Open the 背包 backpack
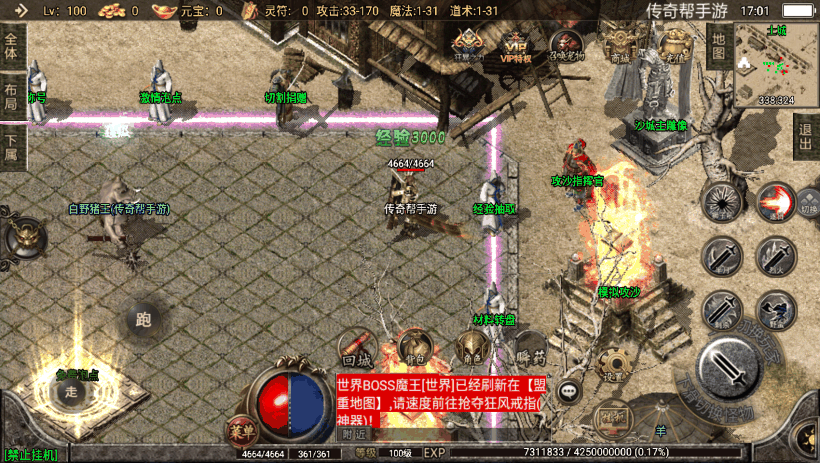The height and width of the screenshot is (463, 820). [412, 348]
